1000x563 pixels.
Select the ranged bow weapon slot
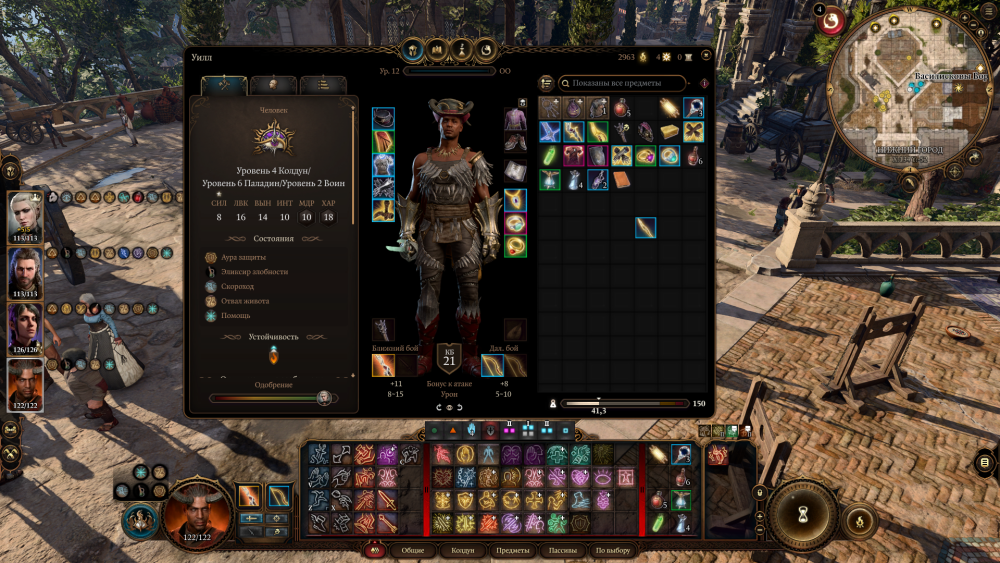click(492, 365)
